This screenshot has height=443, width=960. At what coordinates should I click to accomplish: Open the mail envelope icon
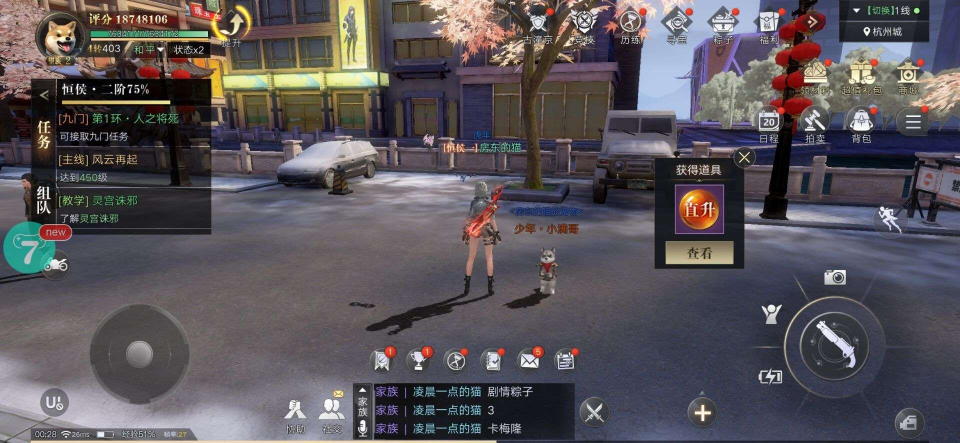(x=529, y=360)
